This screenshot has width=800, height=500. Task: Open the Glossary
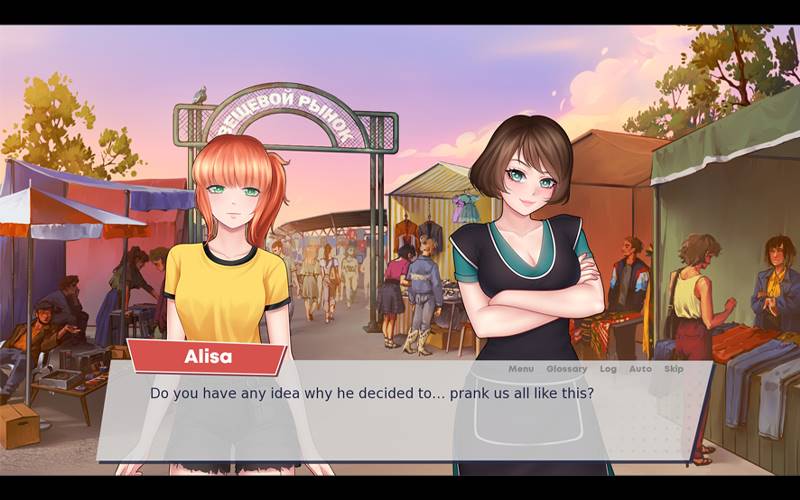coord(566,369)
